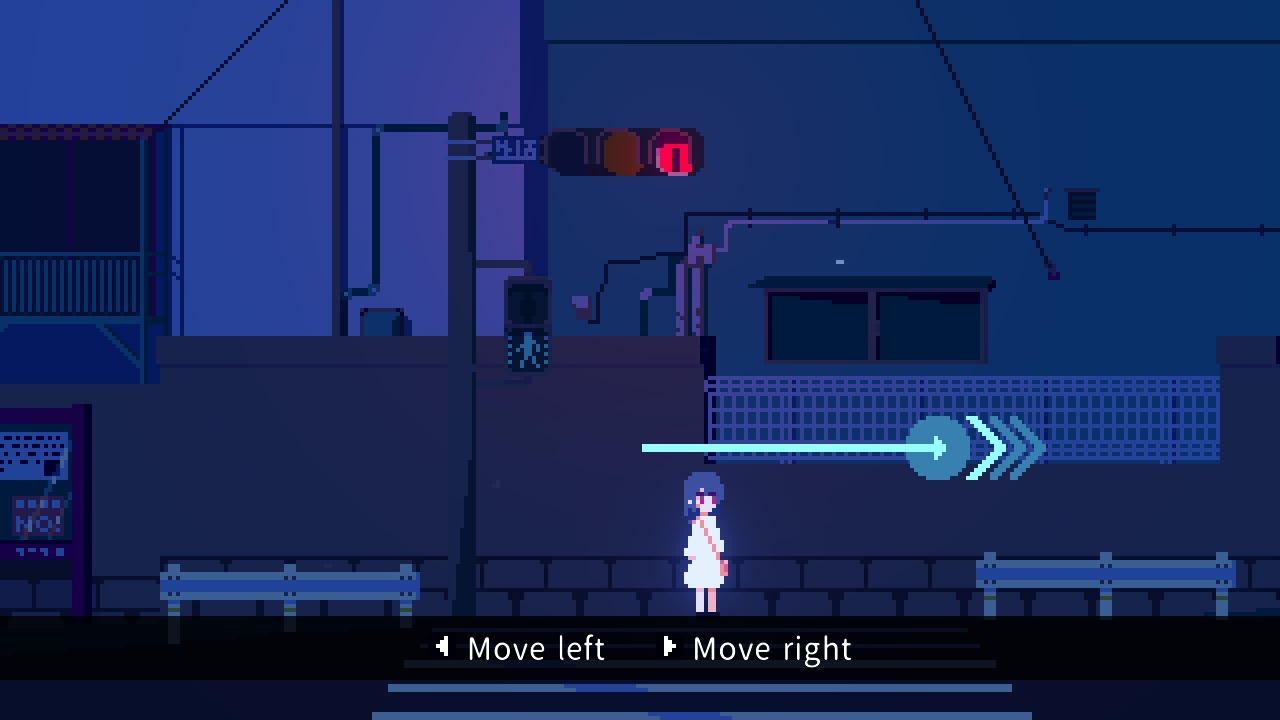Toggle the unlit amber traffic lamp
The width and height of the screenshot is (1280, 720).
click(620, 152)
